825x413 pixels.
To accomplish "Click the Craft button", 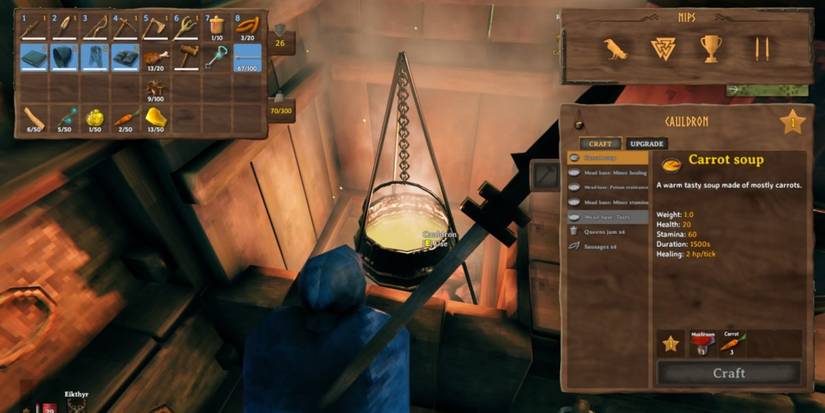I will point(728,373).
